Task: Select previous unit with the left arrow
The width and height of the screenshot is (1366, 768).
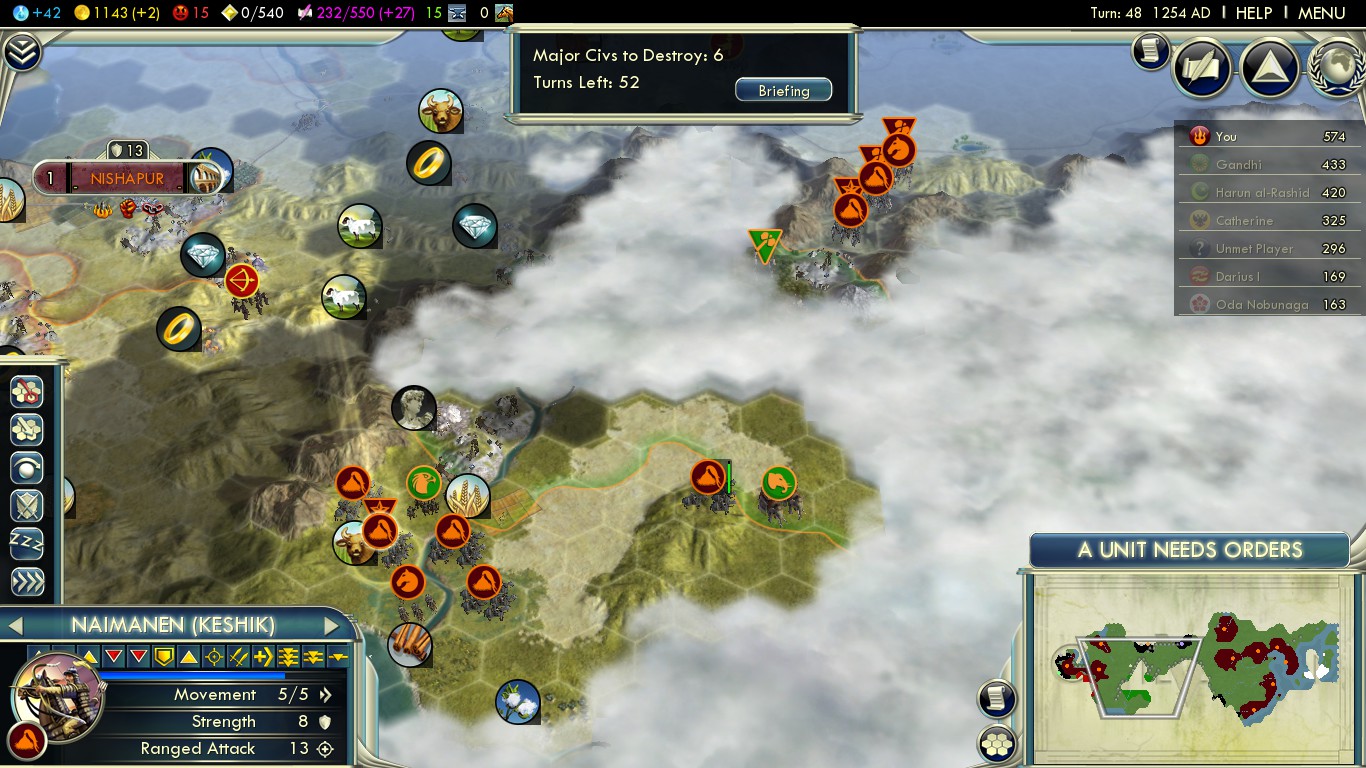Action: pyautogui.click(x=15, y=626)
